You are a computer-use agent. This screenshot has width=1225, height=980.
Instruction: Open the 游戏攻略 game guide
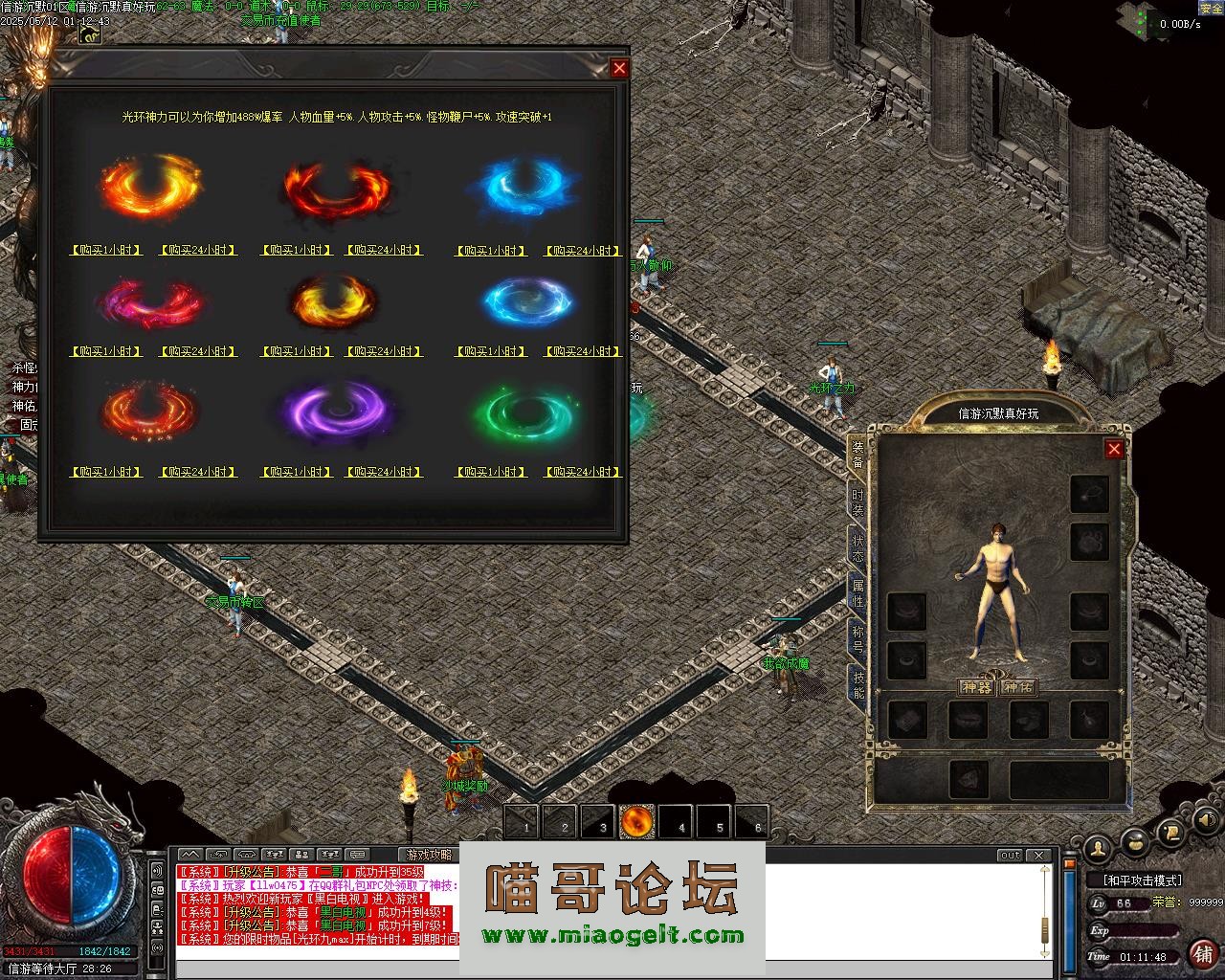[429, 855]
